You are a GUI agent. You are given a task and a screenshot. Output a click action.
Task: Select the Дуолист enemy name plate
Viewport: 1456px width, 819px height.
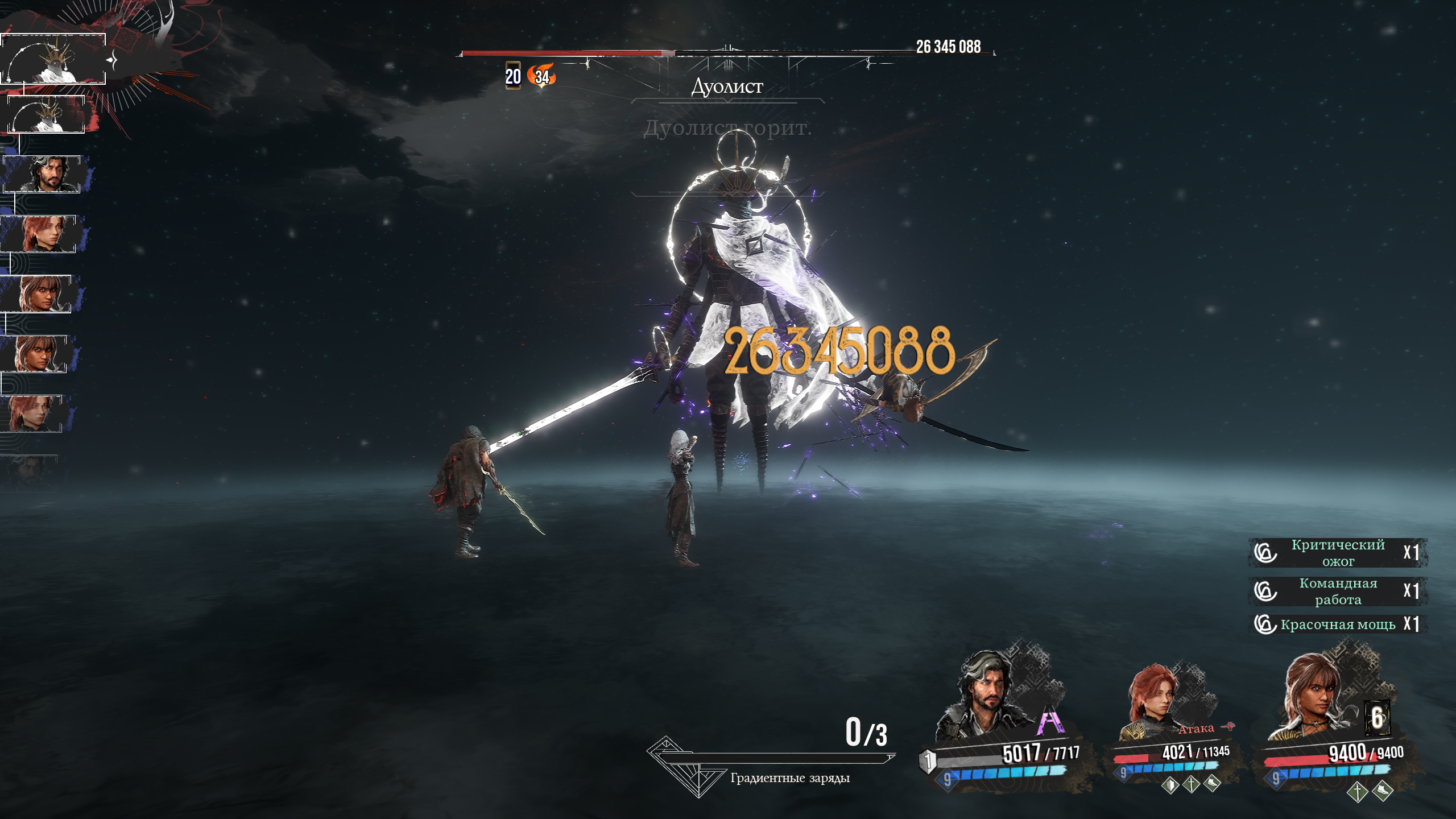[x=727, y=86]
